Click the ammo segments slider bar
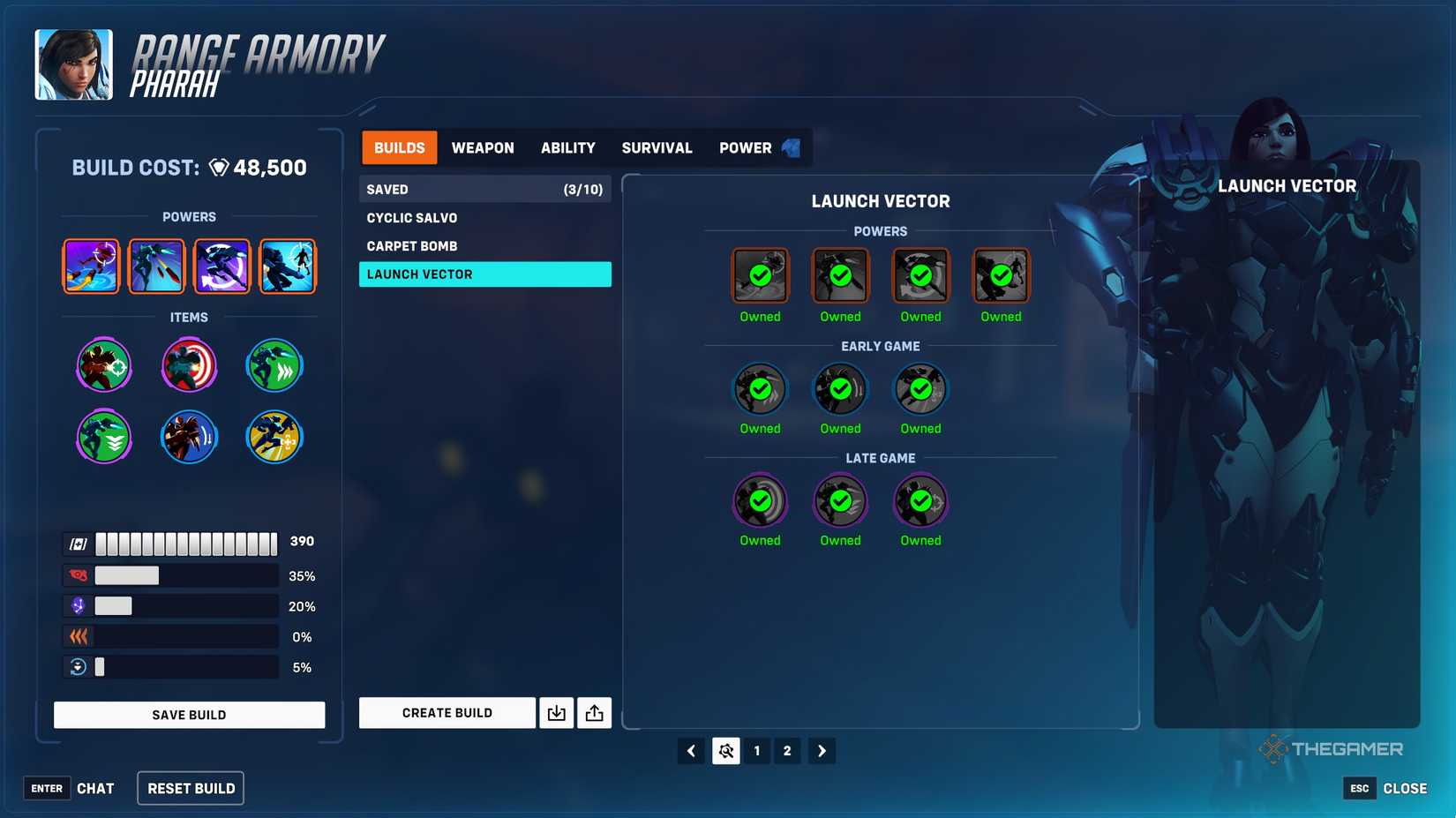Viewport: 1456px width, 818px height. tap(185, 542)
